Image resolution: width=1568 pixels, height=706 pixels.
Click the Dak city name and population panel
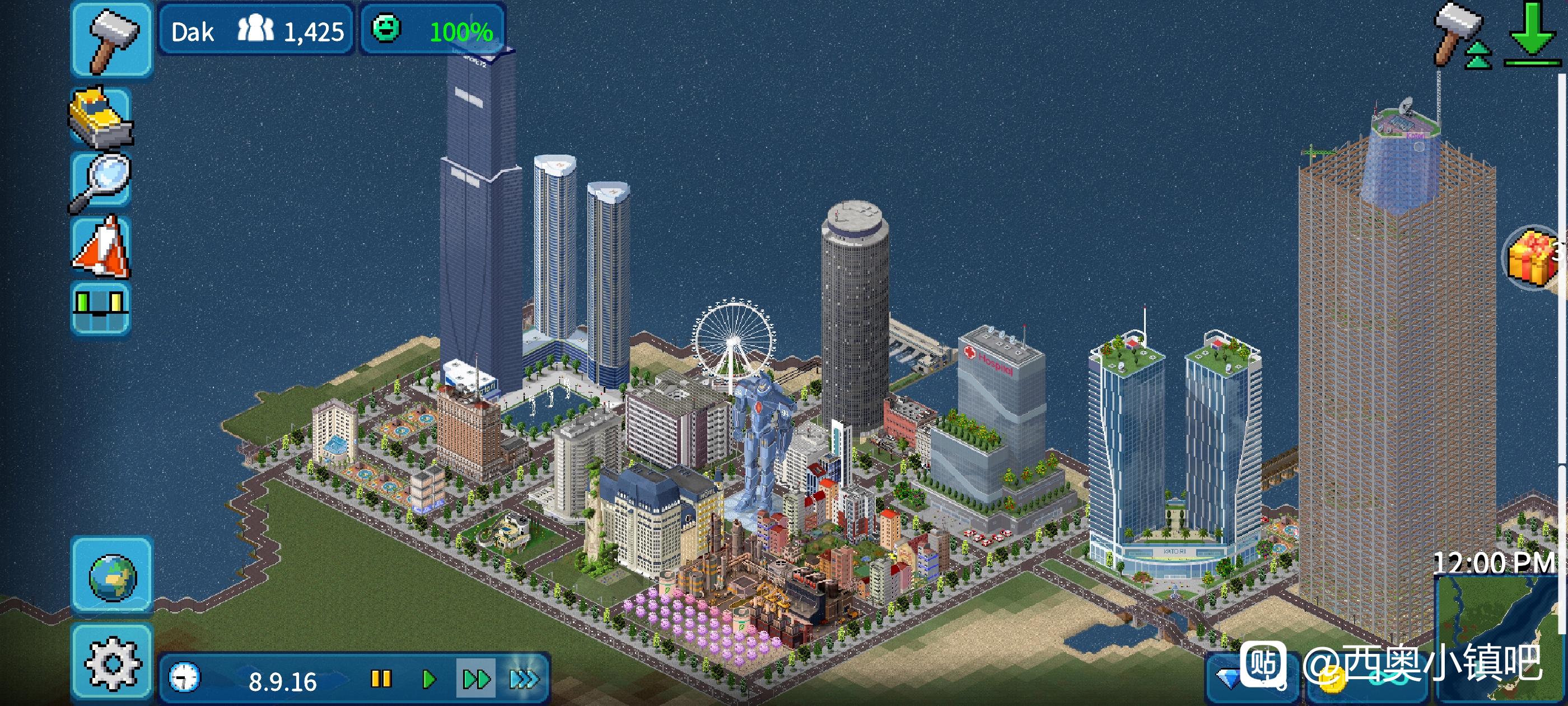pyautogui.click(x=256, y=30)
